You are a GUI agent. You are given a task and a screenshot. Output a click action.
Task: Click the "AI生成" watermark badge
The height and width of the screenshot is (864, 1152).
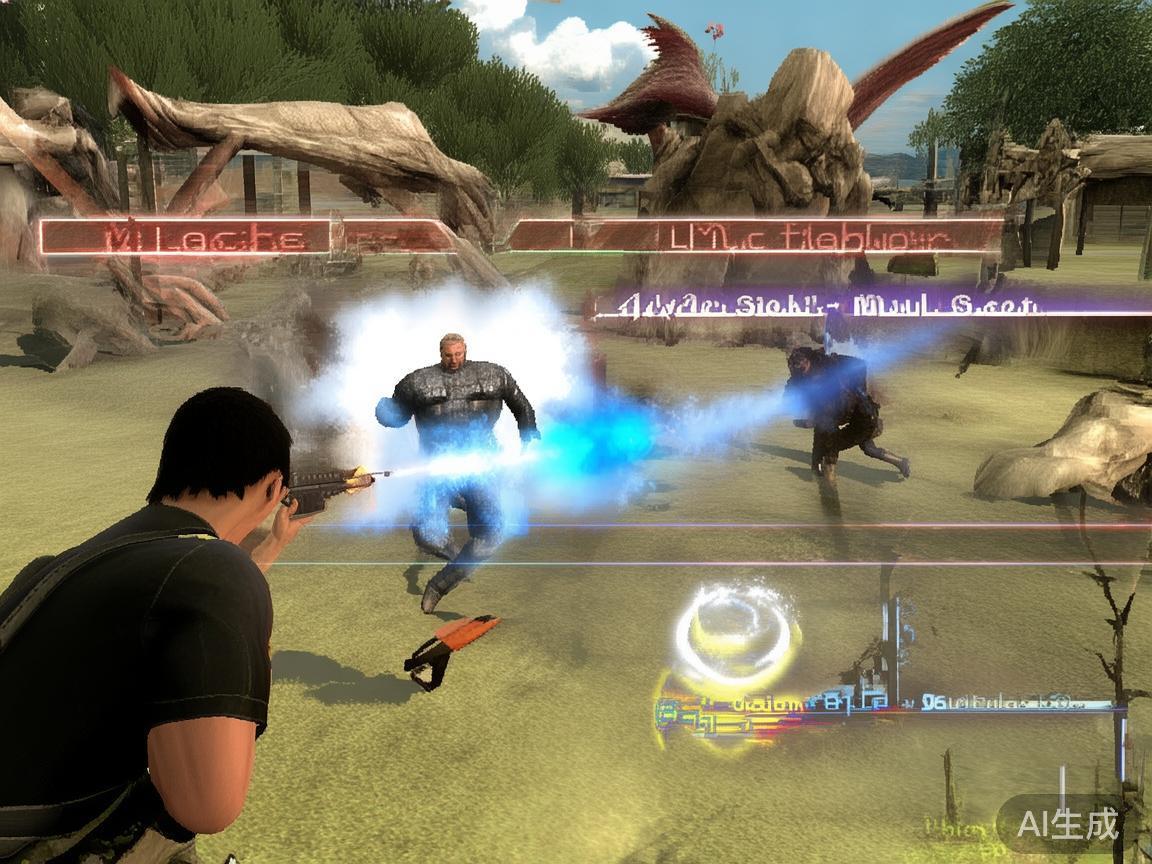1067,823
